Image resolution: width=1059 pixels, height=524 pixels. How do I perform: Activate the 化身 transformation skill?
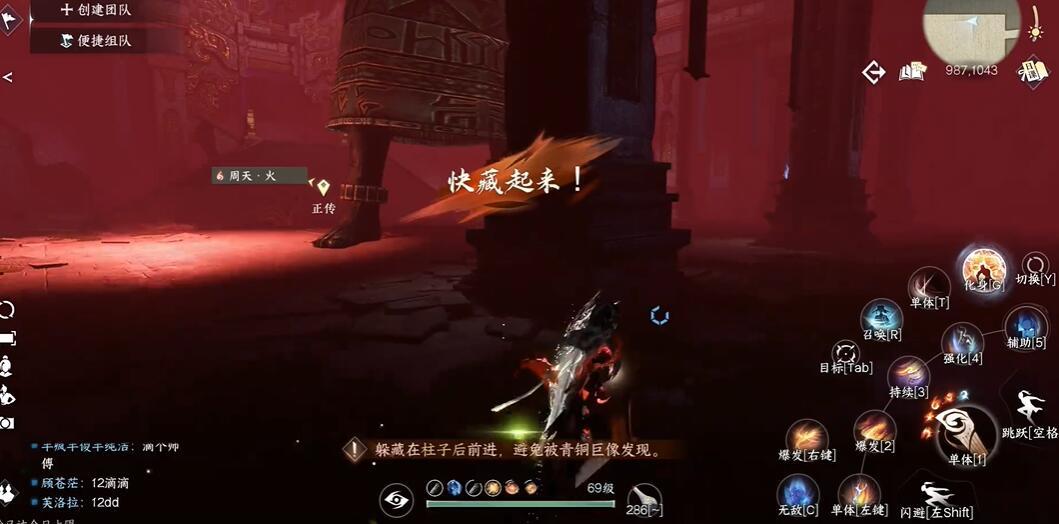coord(982,267)
